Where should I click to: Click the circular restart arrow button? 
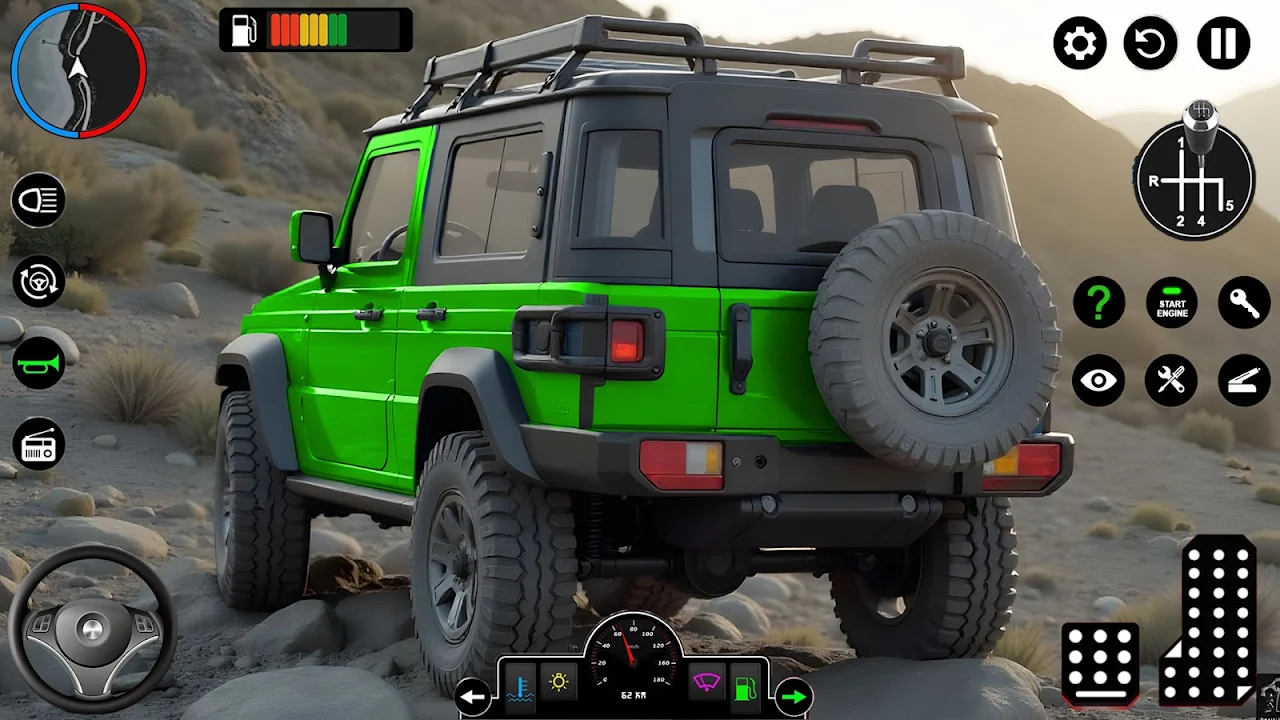tap(1151, 43)
